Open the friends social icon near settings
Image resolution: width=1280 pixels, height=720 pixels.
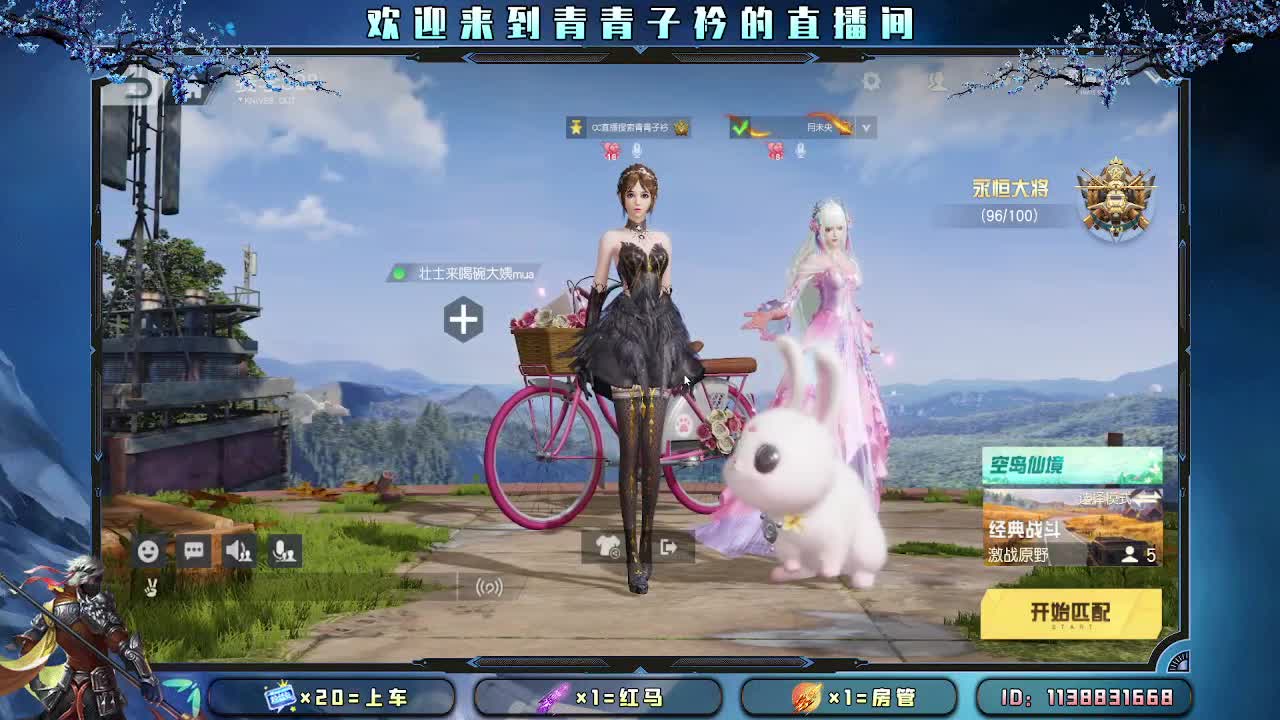[x=935, y=82]
